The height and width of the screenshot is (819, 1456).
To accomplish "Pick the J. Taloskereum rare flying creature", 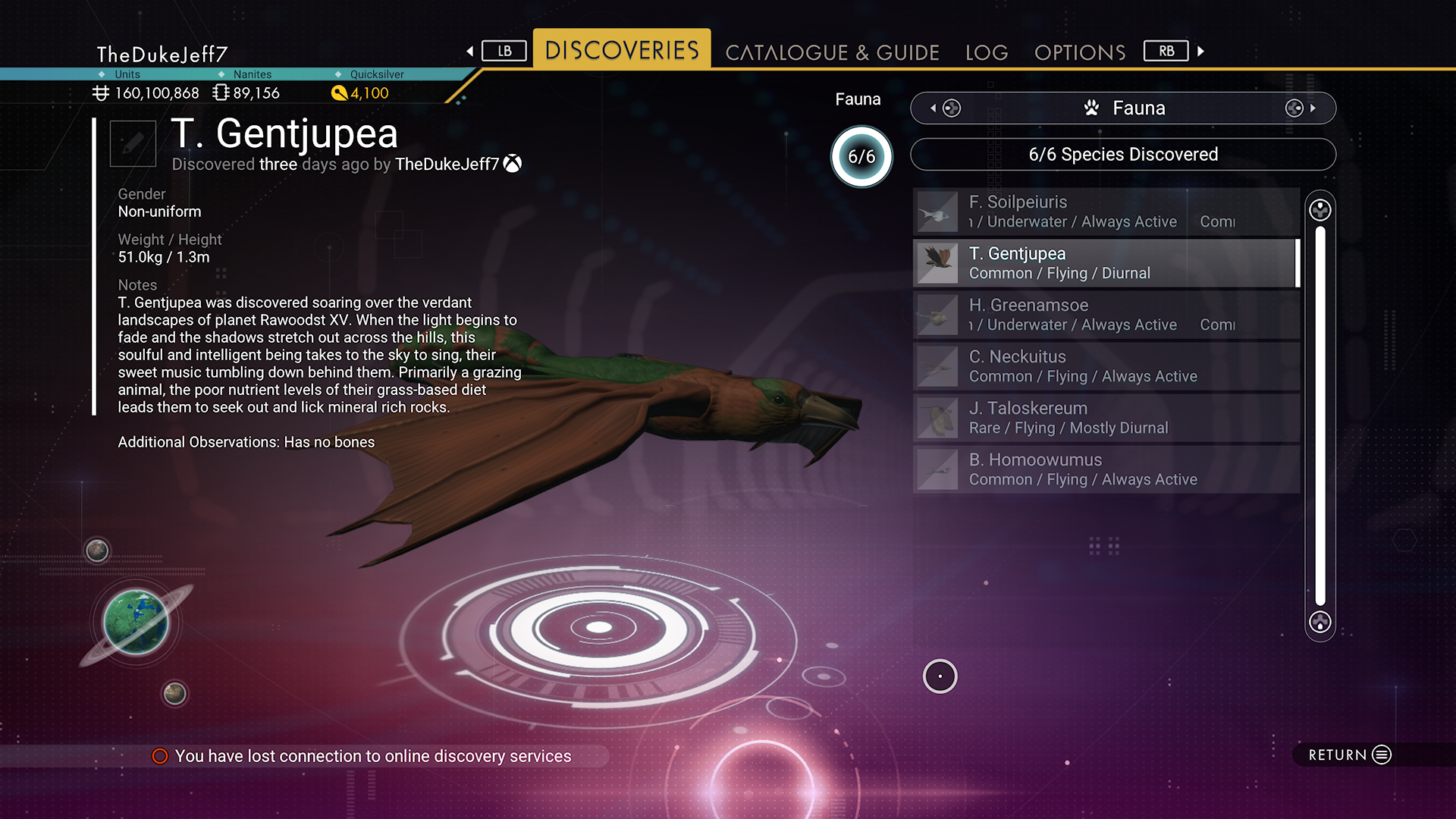I will [1106, 418].
